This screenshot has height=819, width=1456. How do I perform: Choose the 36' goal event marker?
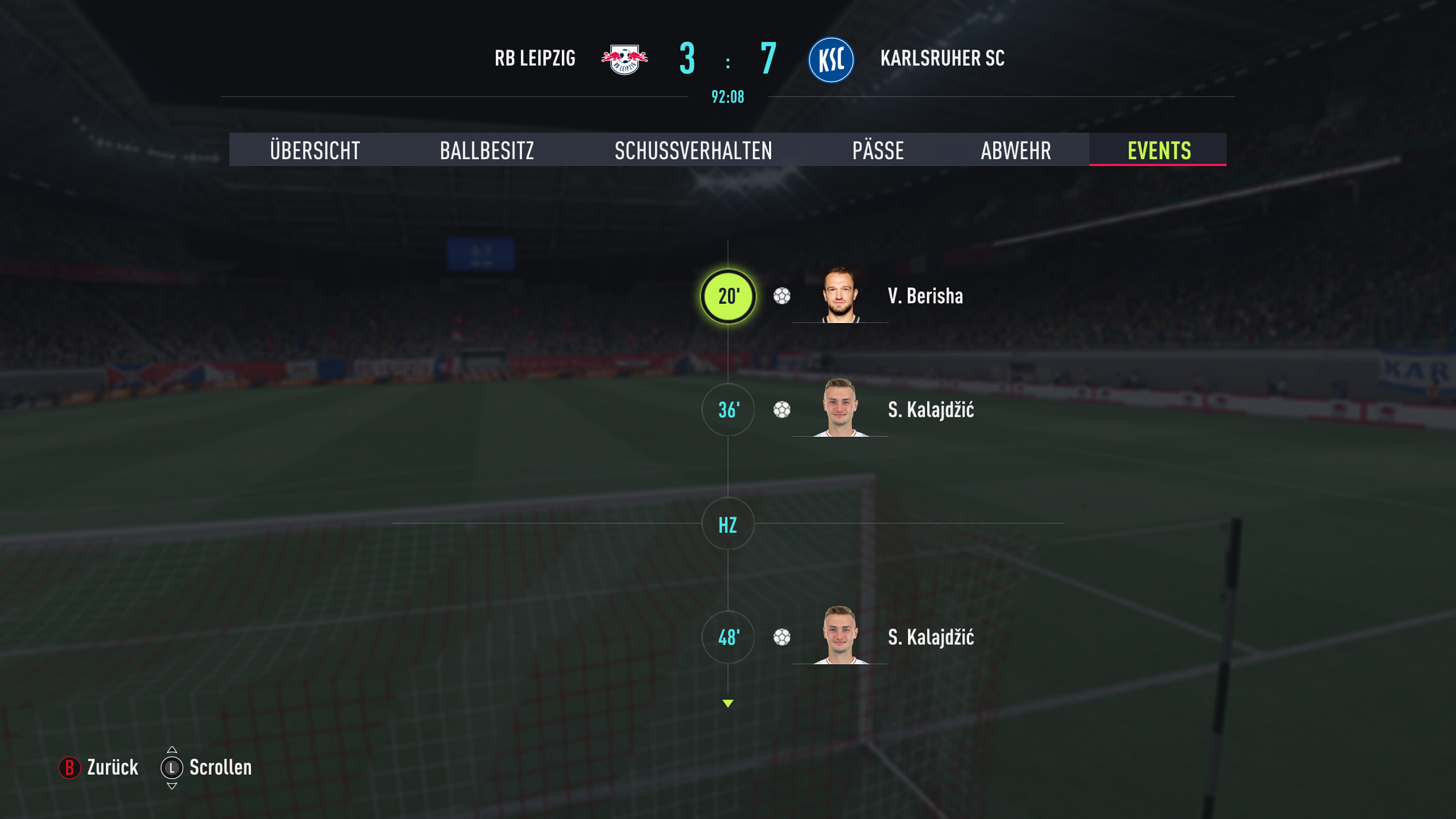click(728, 409)
